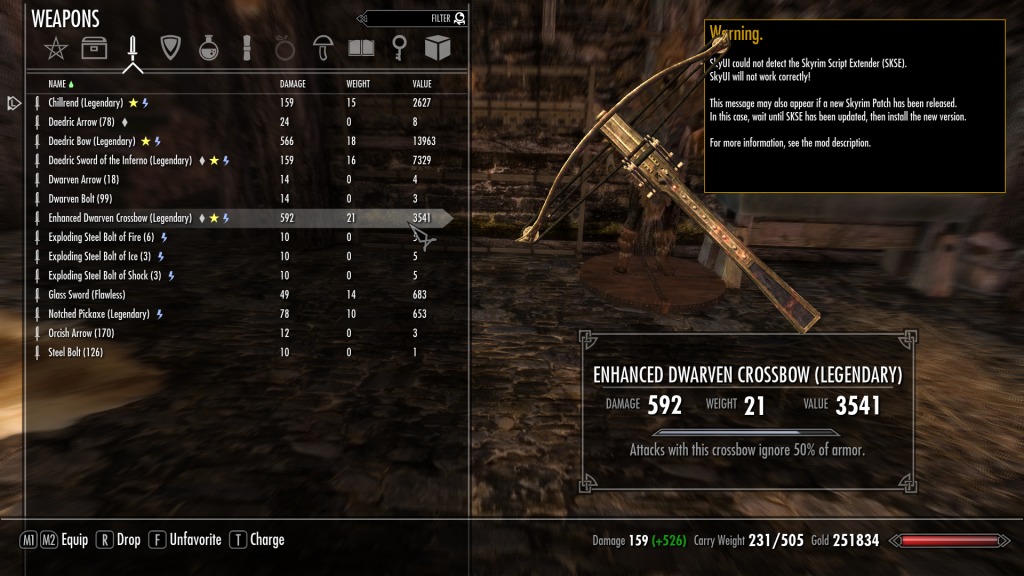1024x576 pixels.
Task: Open the books category tab
Action: (361, 48)
